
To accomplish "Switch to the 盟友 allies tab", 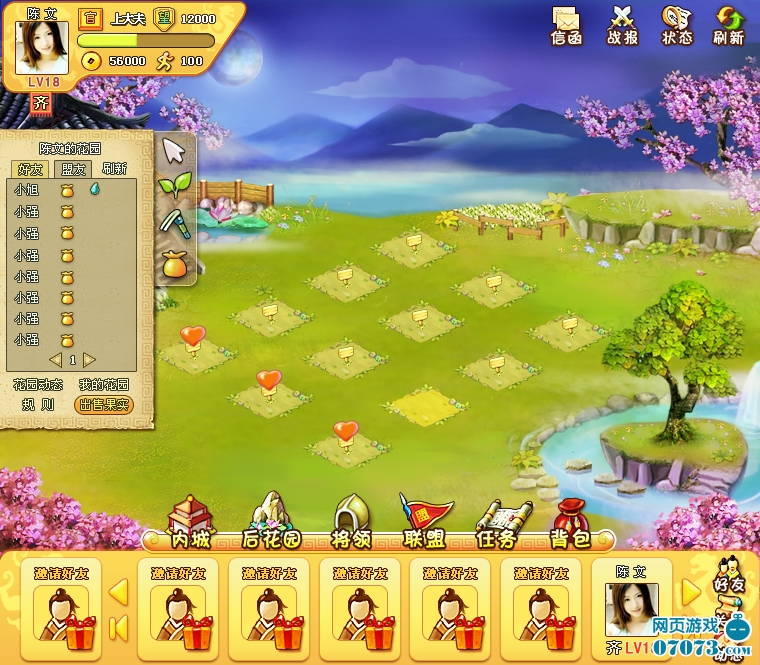I will coord(73,169).
